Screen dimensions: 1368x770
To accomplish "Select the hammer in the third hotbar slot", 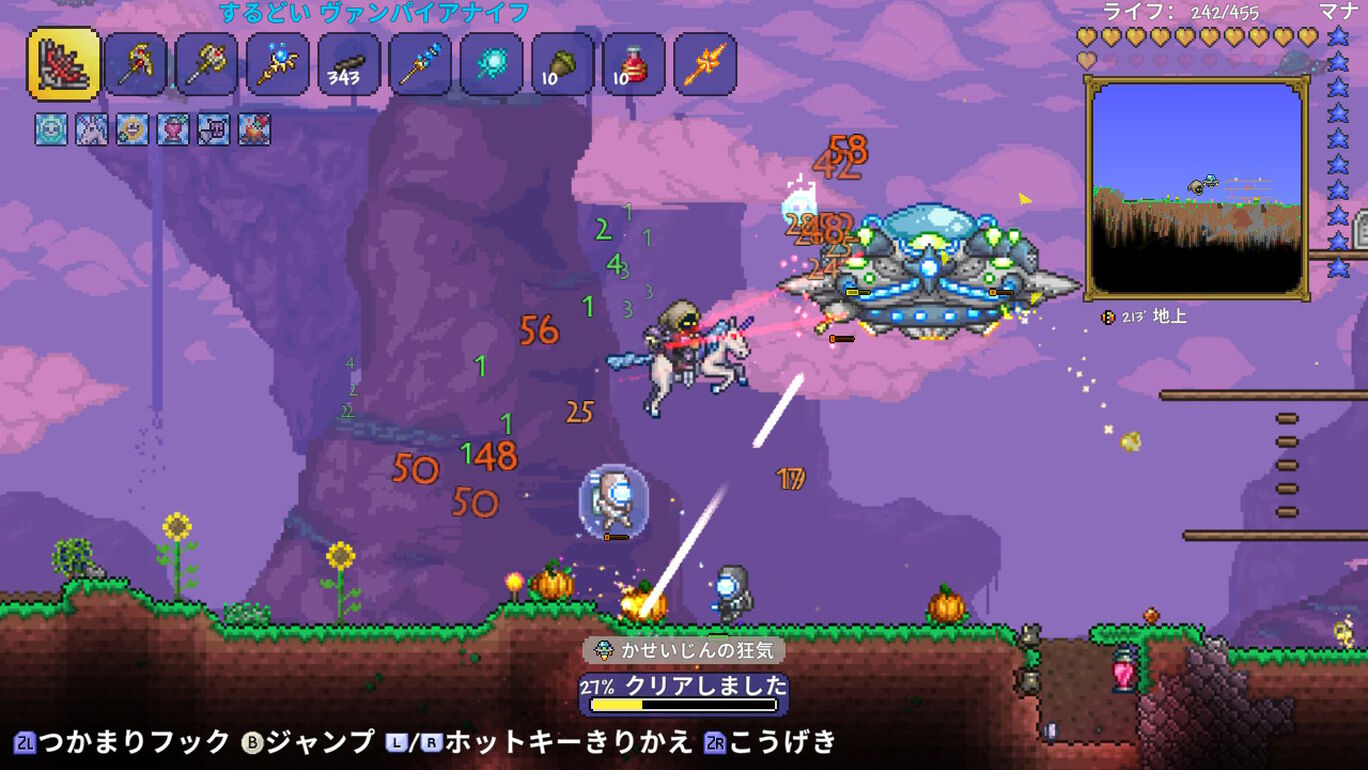I will (206, 65).
